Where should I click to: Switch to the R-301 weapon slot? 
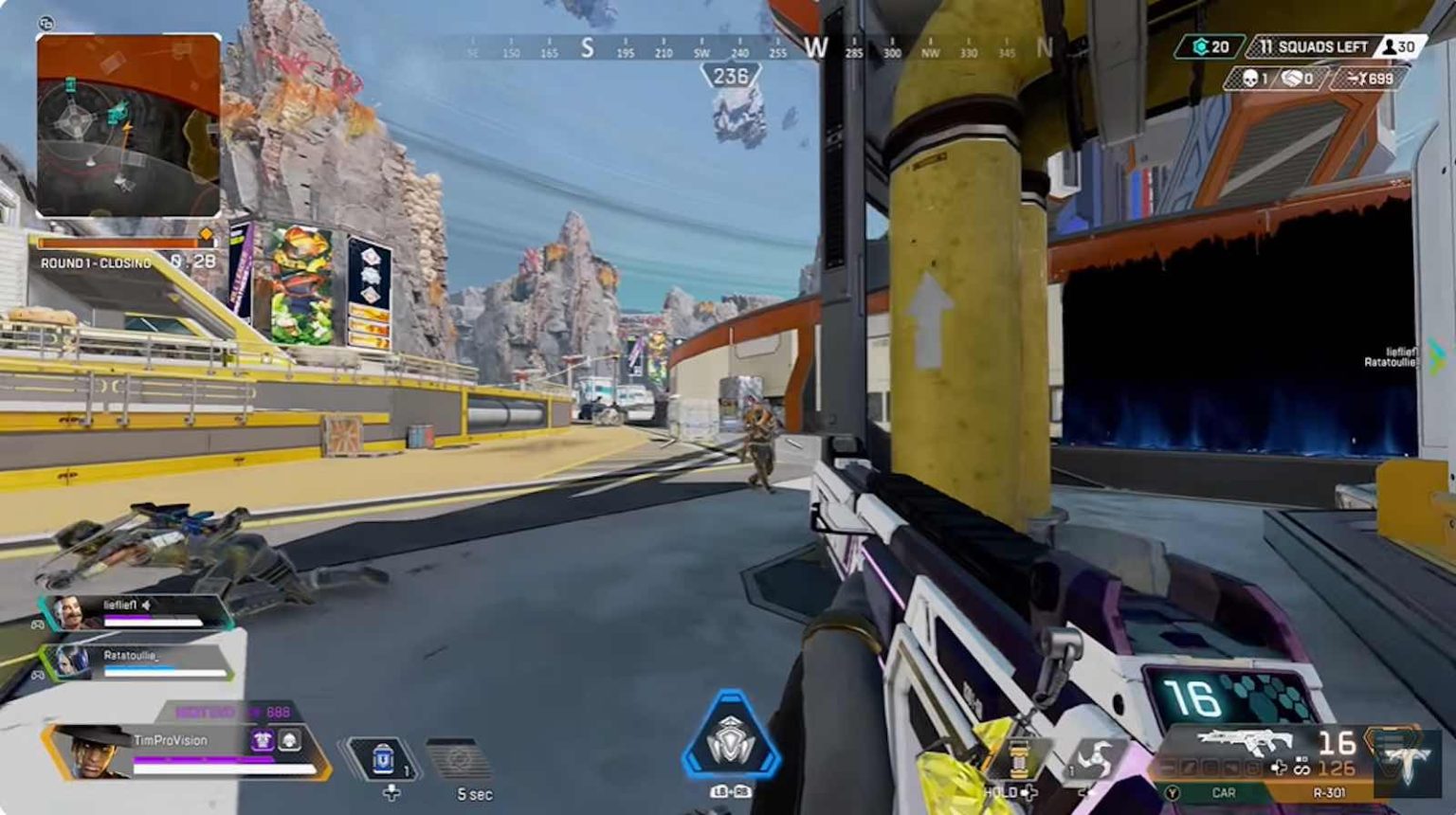[1327, 792]
